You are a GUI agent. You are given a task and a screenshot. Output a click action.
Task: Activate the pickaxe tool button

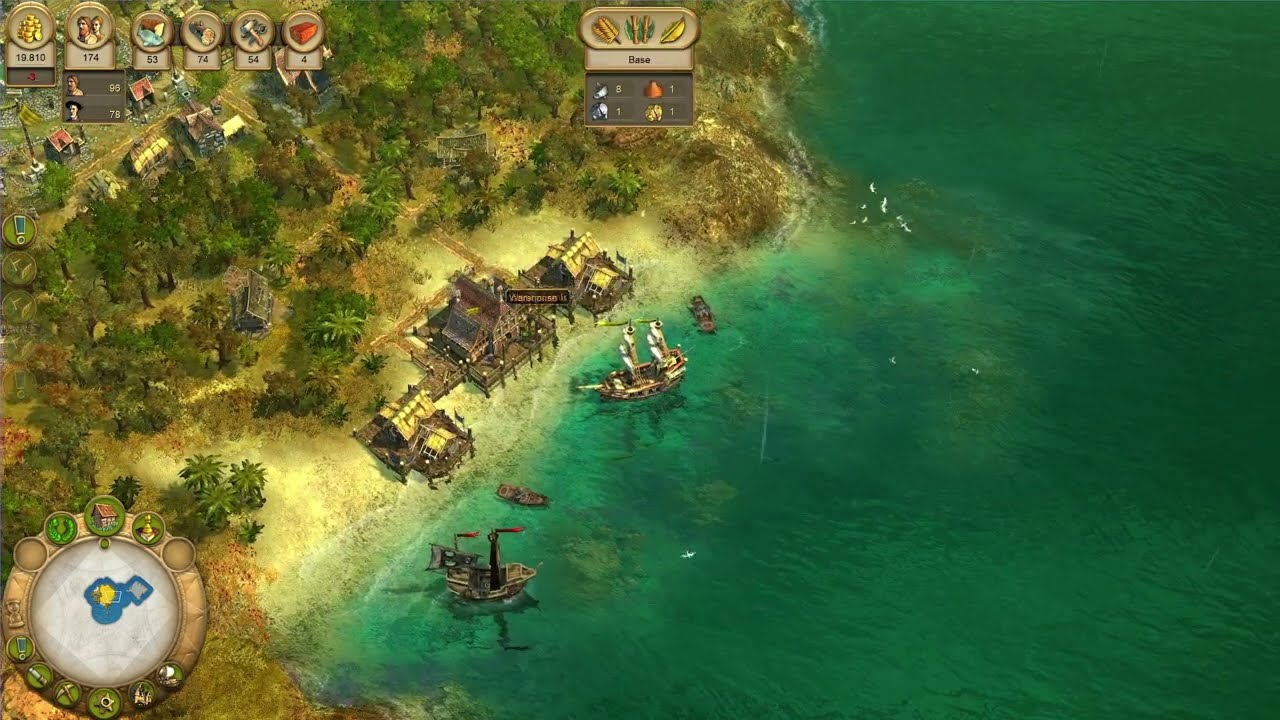tap(68, 693)
